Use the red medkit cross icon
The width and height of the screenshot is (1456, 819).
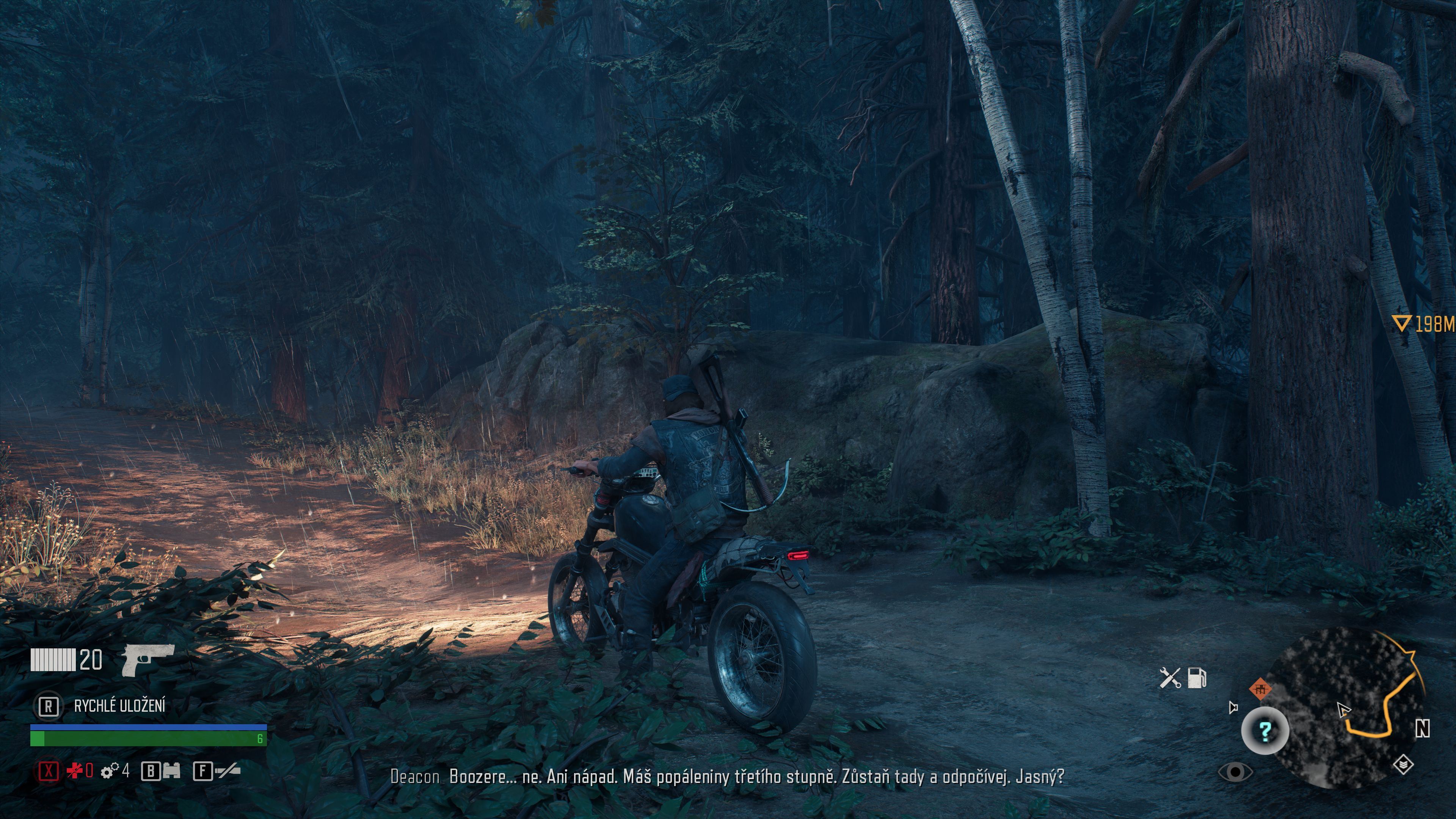[75, 770]
